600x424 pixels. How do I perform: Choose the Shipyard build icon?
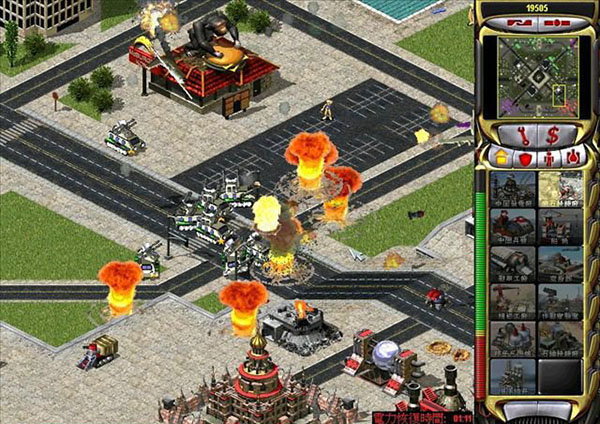point(561,226)
